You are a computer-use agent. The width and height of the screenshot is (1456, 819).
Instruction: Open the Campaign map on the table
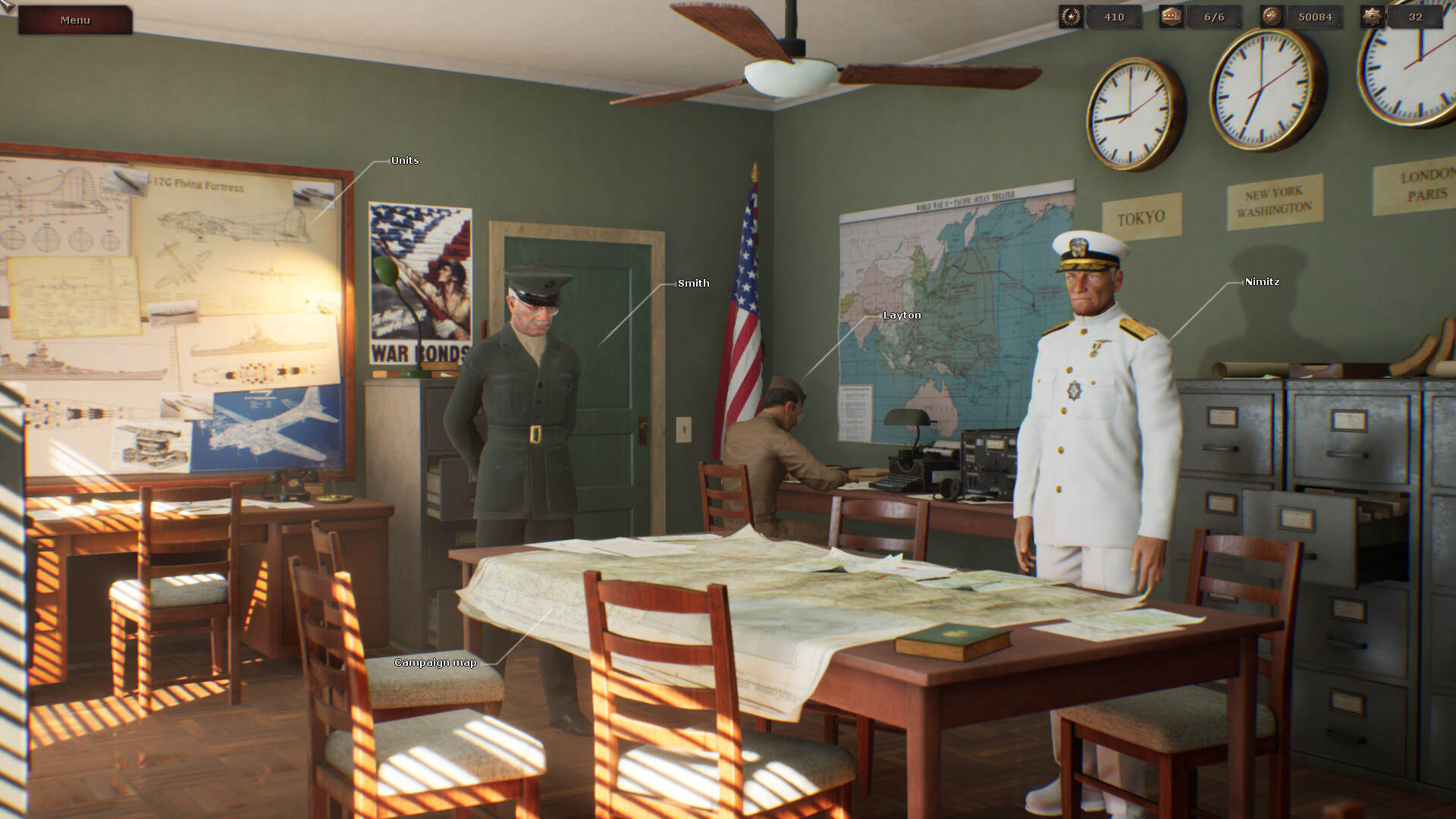435,662
